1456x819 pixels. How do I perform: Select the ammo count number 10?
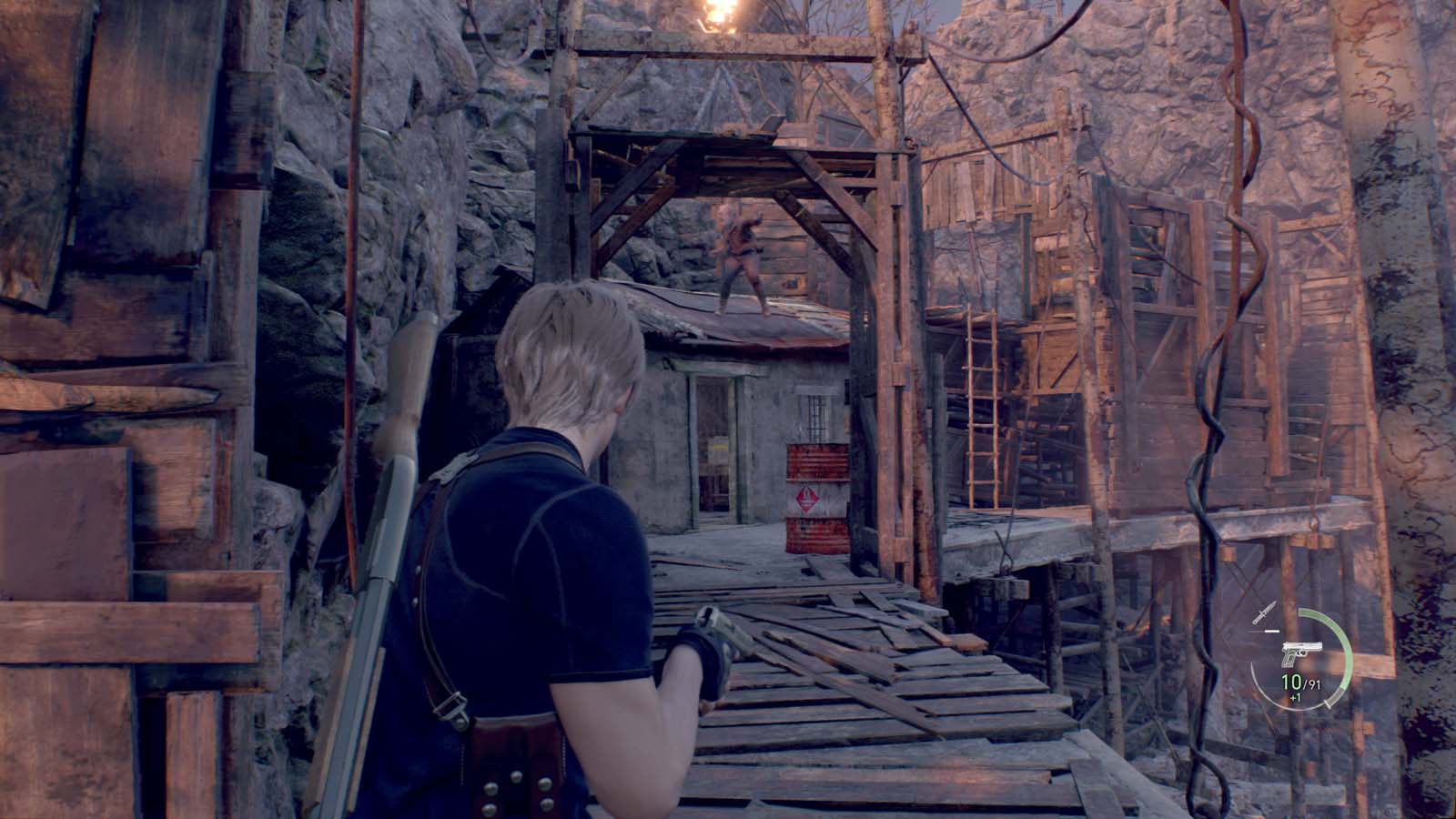1290,682
